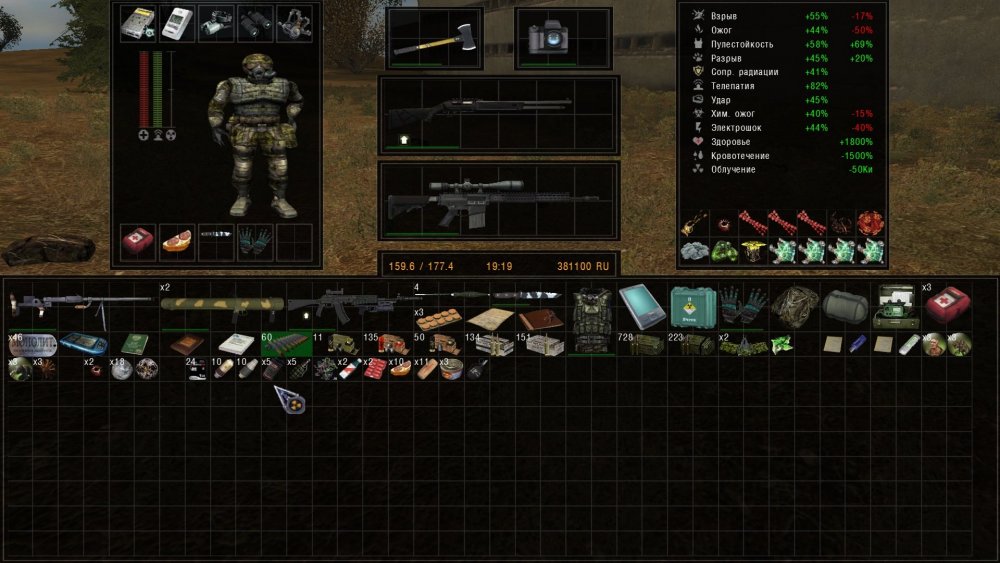The height and width of the screenshot is (563, 1000).
Task: Choose the blue handheld detector device
Action: [83, 344]
